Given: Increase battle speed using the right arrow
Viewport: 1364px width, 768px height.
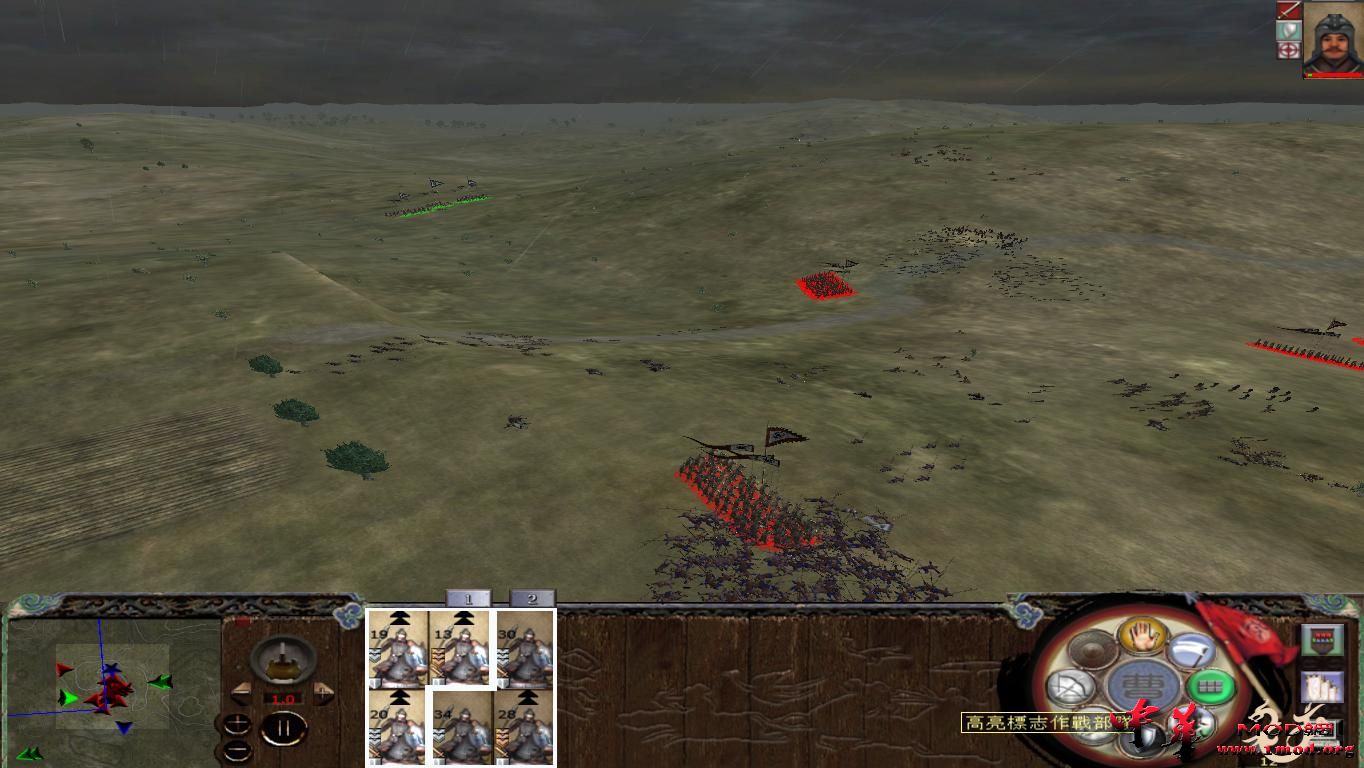Looking at the screenshot, I should point(323,694).
